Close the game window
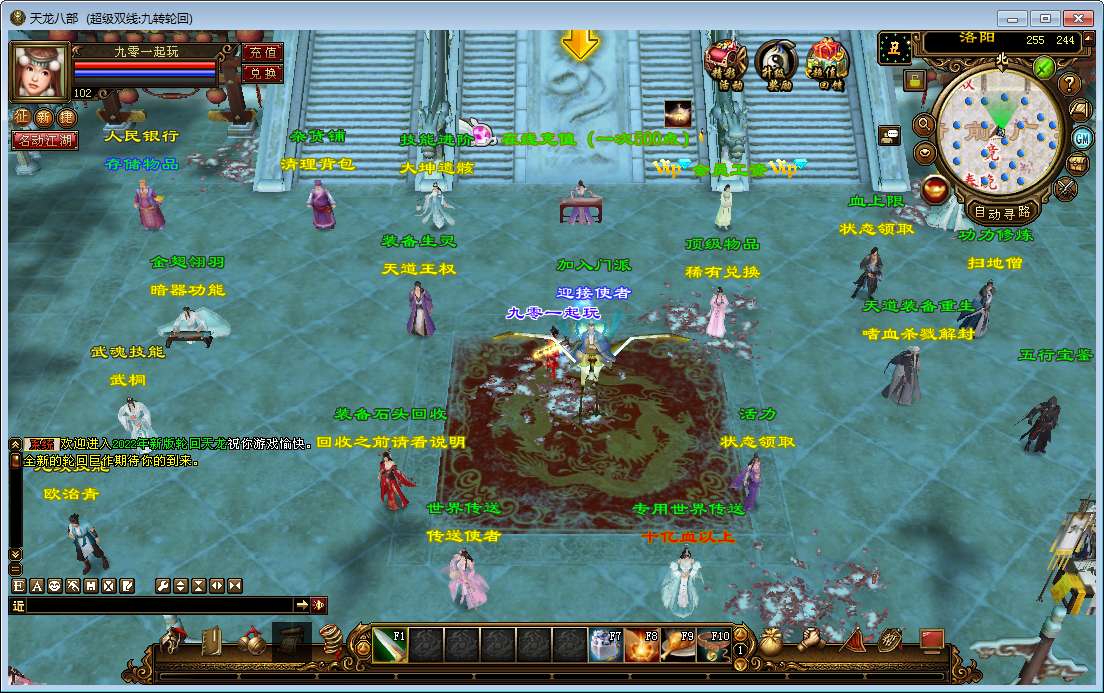The width and height of the screenshot is (1104, 693). [x=1077, y=18]
